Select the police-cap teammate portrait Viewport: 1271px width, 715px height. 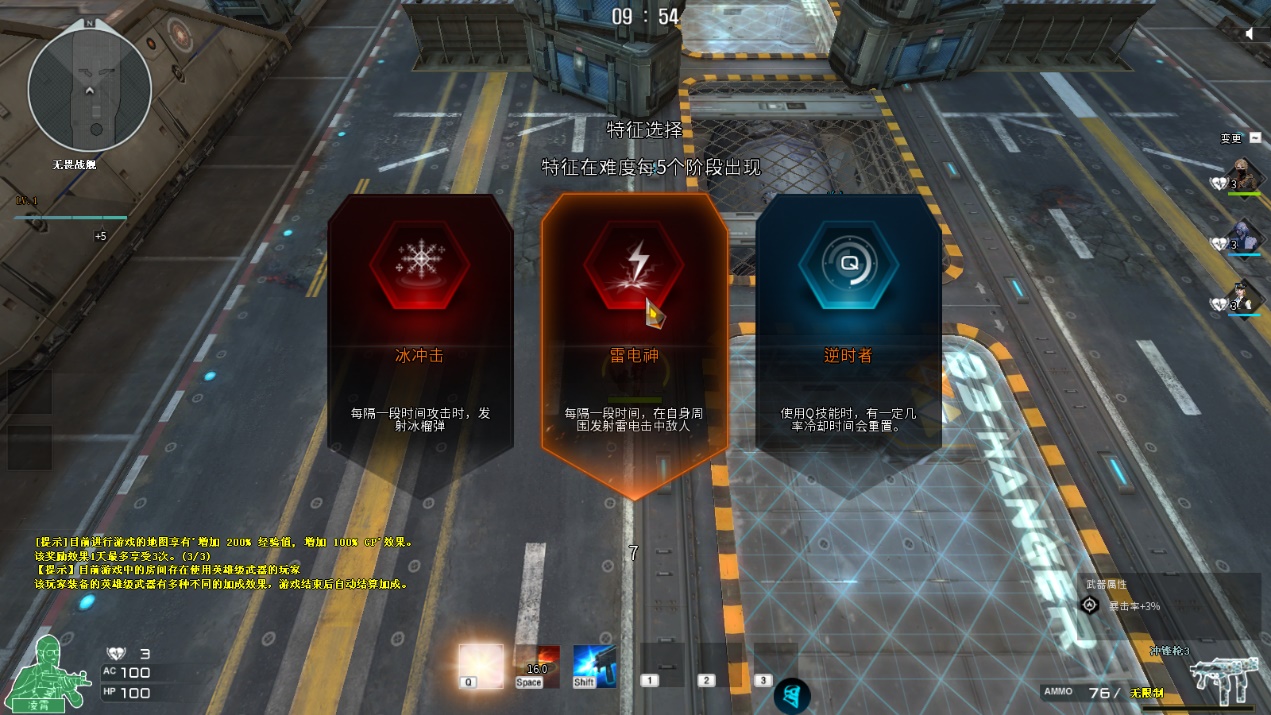pos(1245,298)
